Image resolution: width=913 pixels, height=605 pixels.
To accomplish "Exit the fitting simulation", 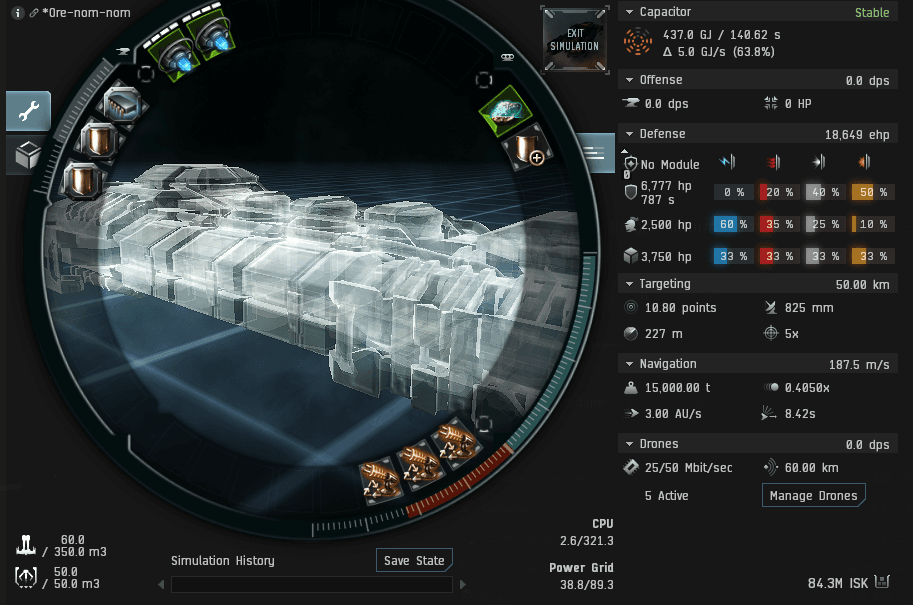I will [x=574, y=40].
